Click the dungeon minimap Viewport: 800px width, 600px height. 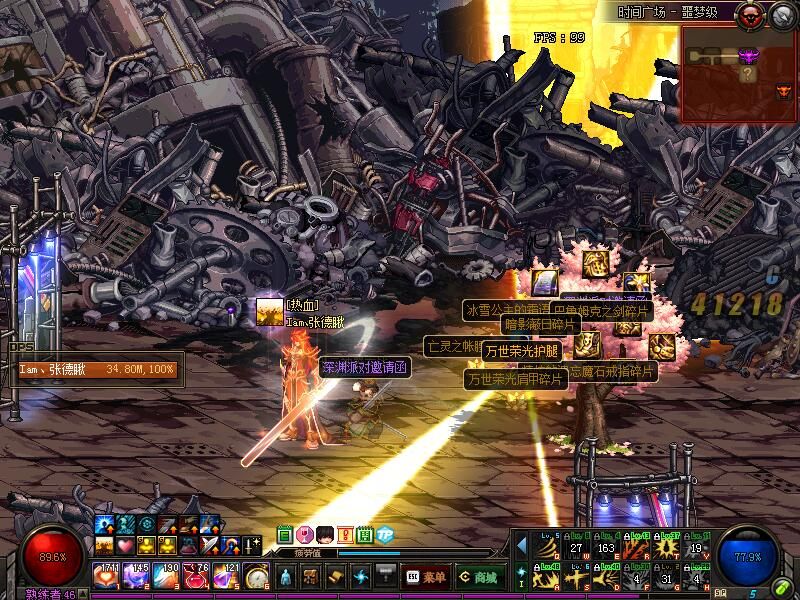tap(739, 74)
